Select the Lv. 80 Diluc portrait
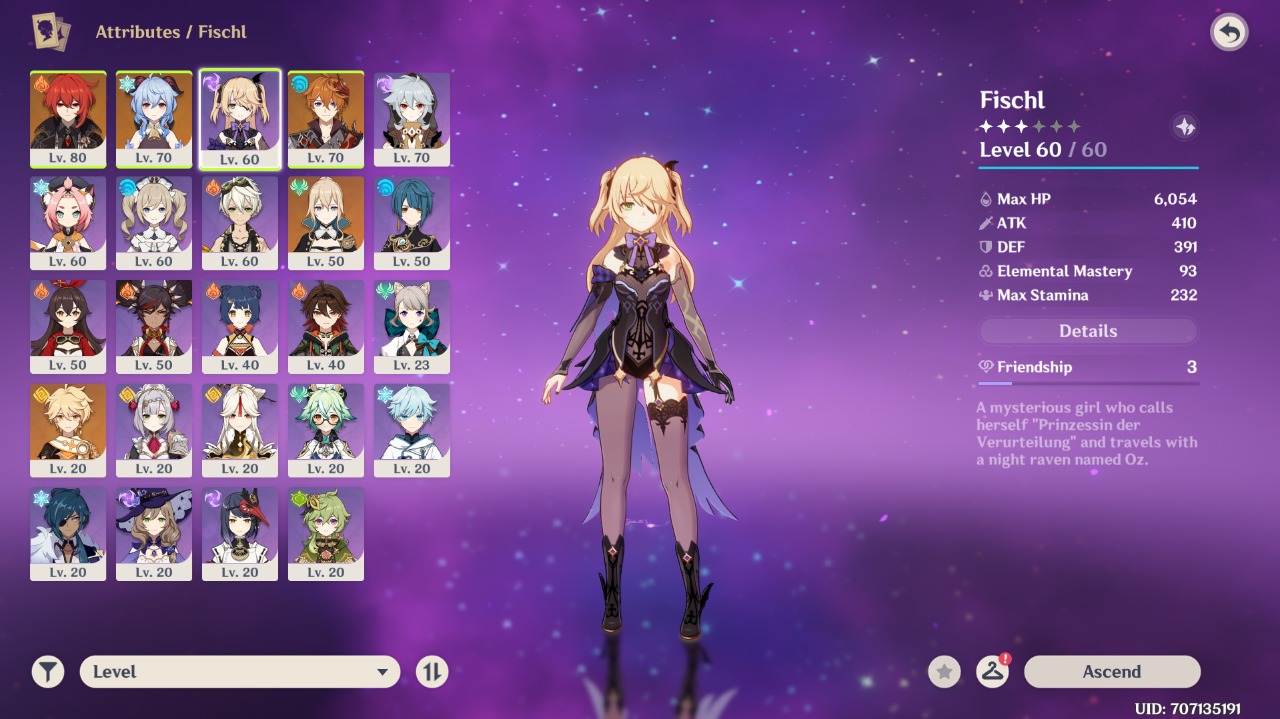Image resolution: width=1280 pixels, height=719 pixels. tap(68, 119)
